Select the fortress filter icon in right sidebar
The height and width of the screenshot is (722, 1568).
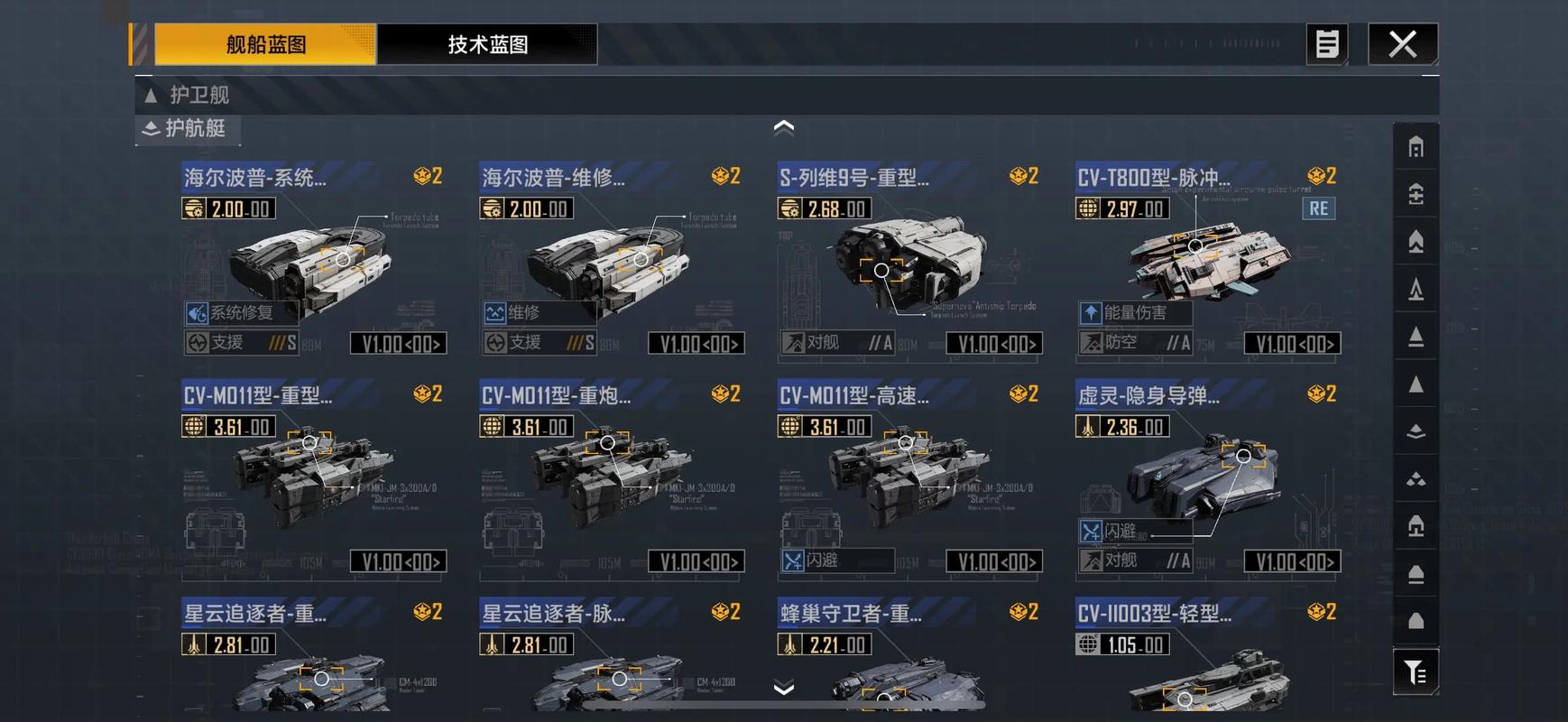pos(1415,146)
